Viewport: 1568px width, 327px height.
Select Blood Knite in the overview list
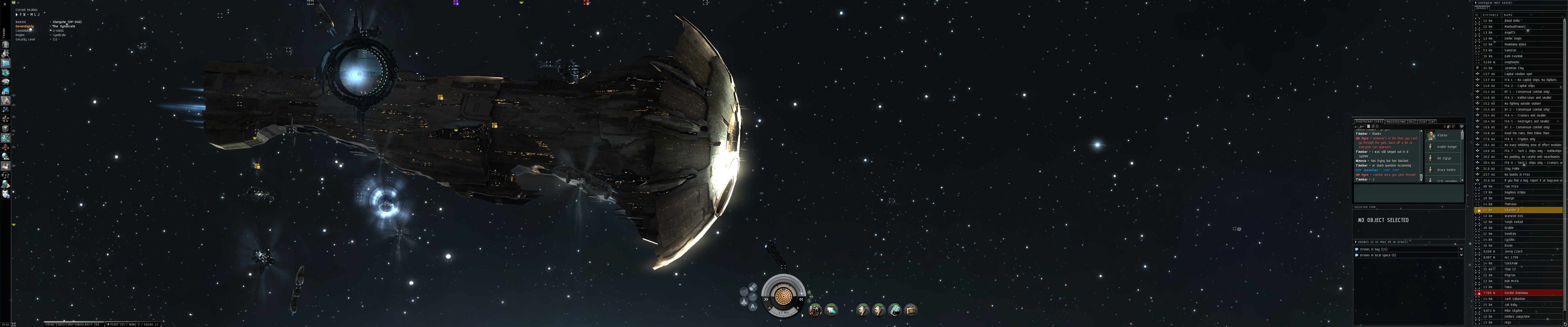[1513, 21]
